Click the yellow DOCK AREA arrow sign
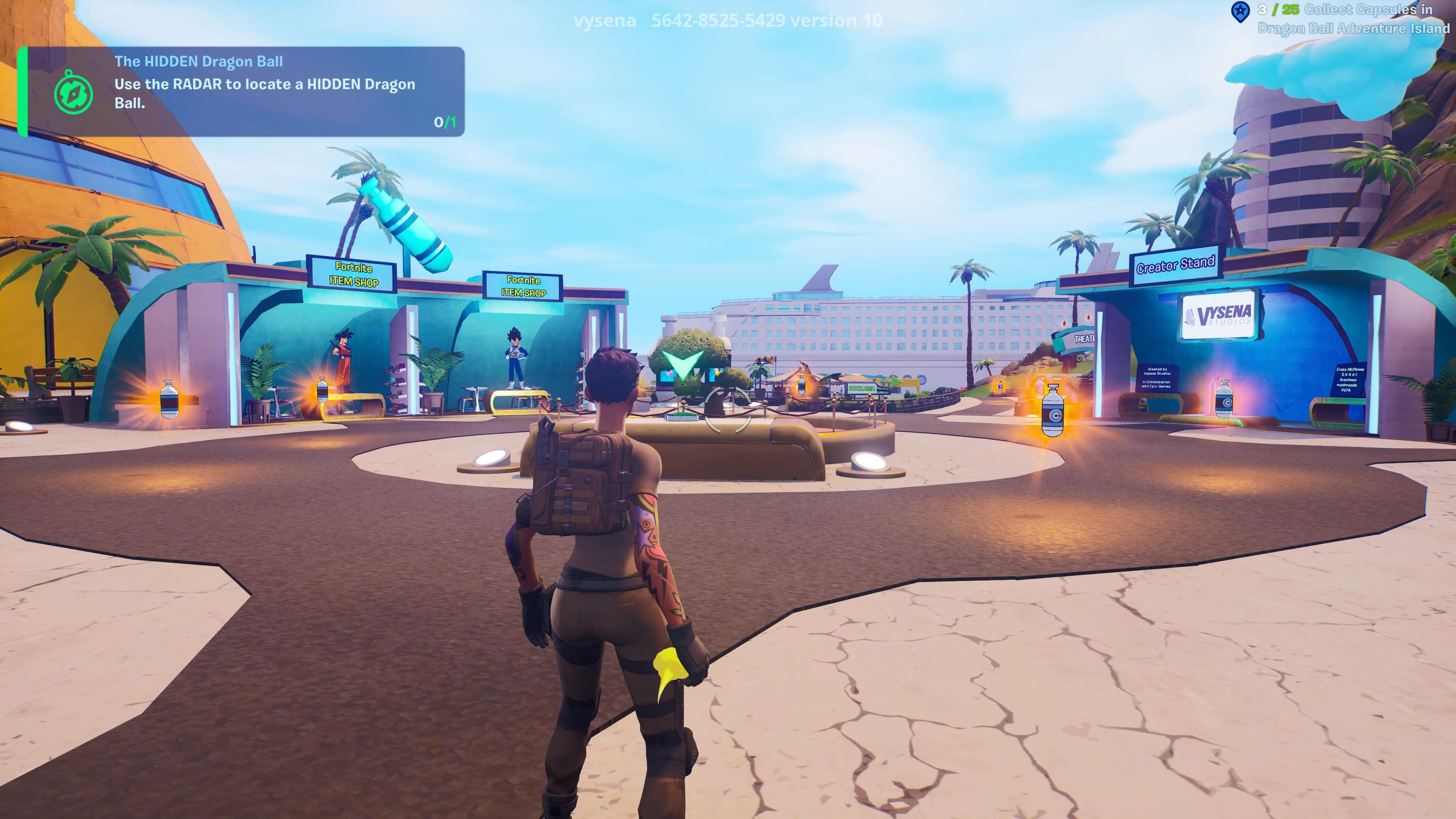 pyautogui.click(x=862, y=388)
